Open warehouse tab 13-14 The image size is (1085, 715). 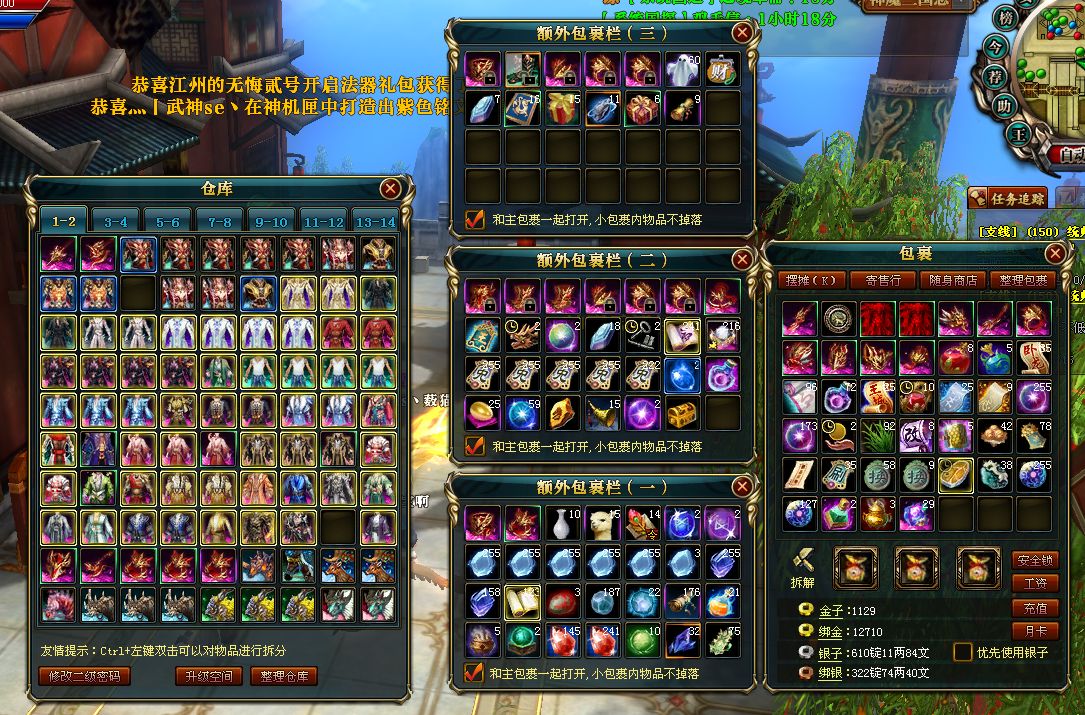click(374, 222)
